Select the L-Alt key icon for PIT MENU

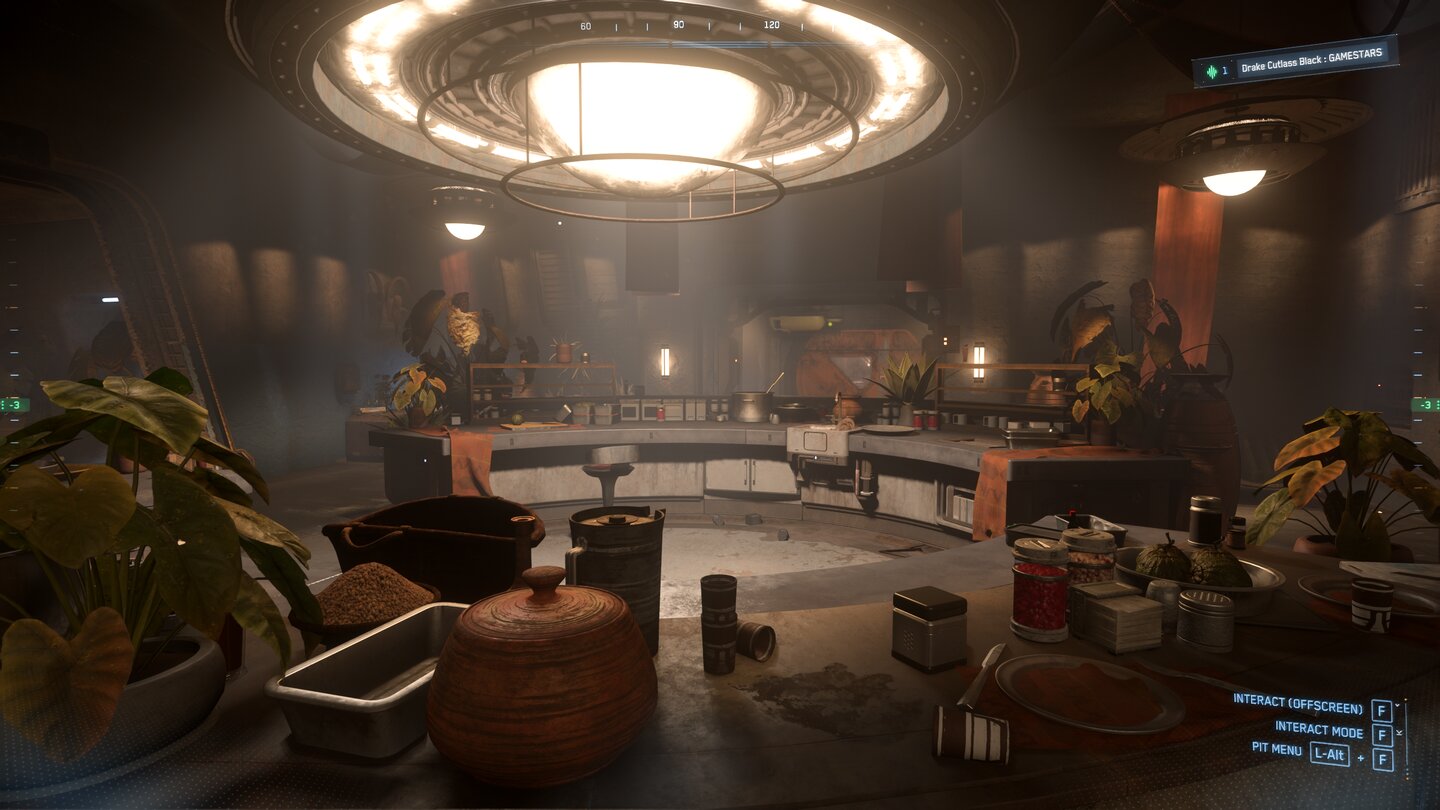coord(1329,753)
